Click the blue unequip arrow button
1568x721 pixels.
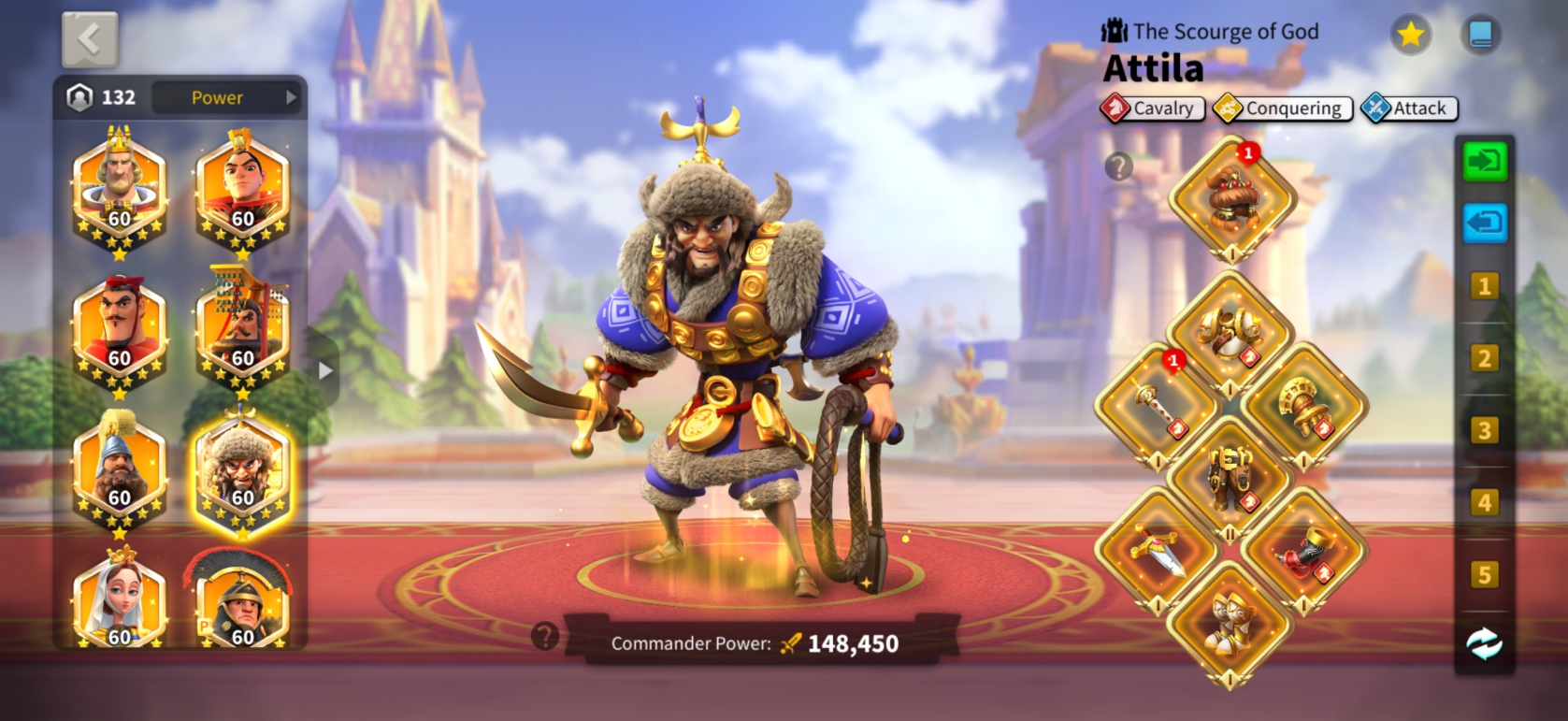(1485, 224)
